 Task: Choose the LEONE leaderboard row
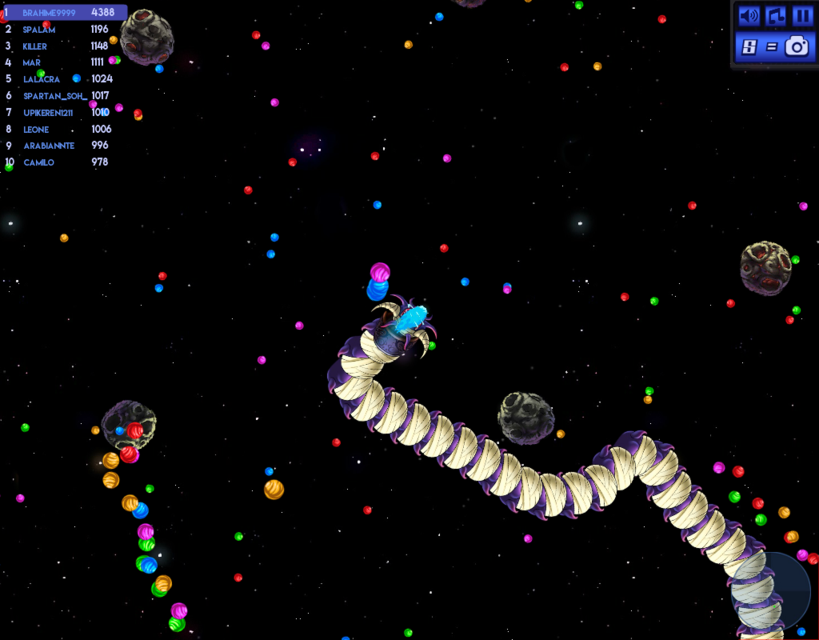[x=62, y=129]
